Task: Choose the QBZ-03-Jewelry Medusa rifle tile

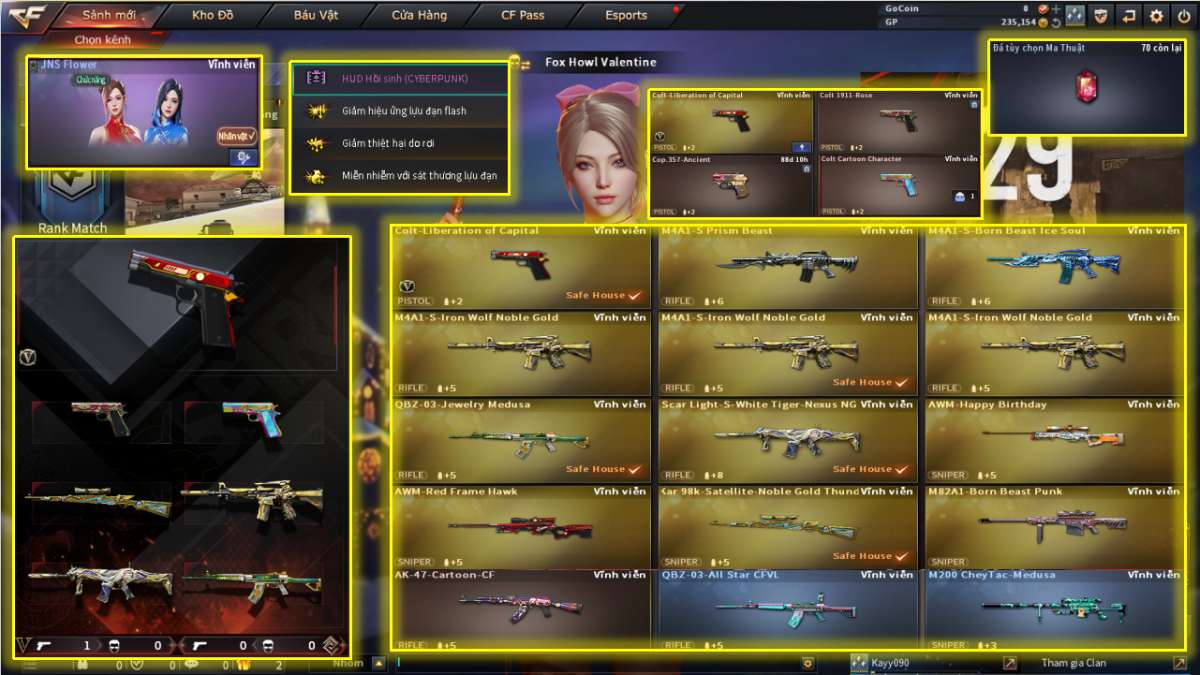Action: pos(520,441)
